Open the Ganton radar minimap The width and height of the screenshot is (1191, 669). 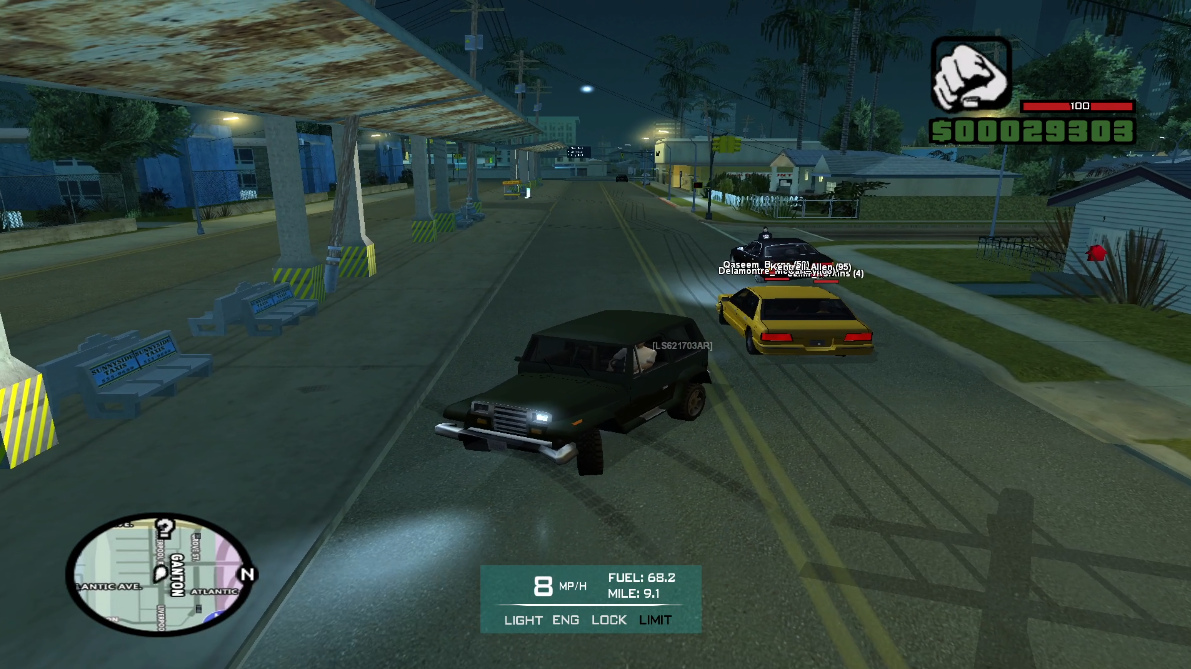pos(161,575)
